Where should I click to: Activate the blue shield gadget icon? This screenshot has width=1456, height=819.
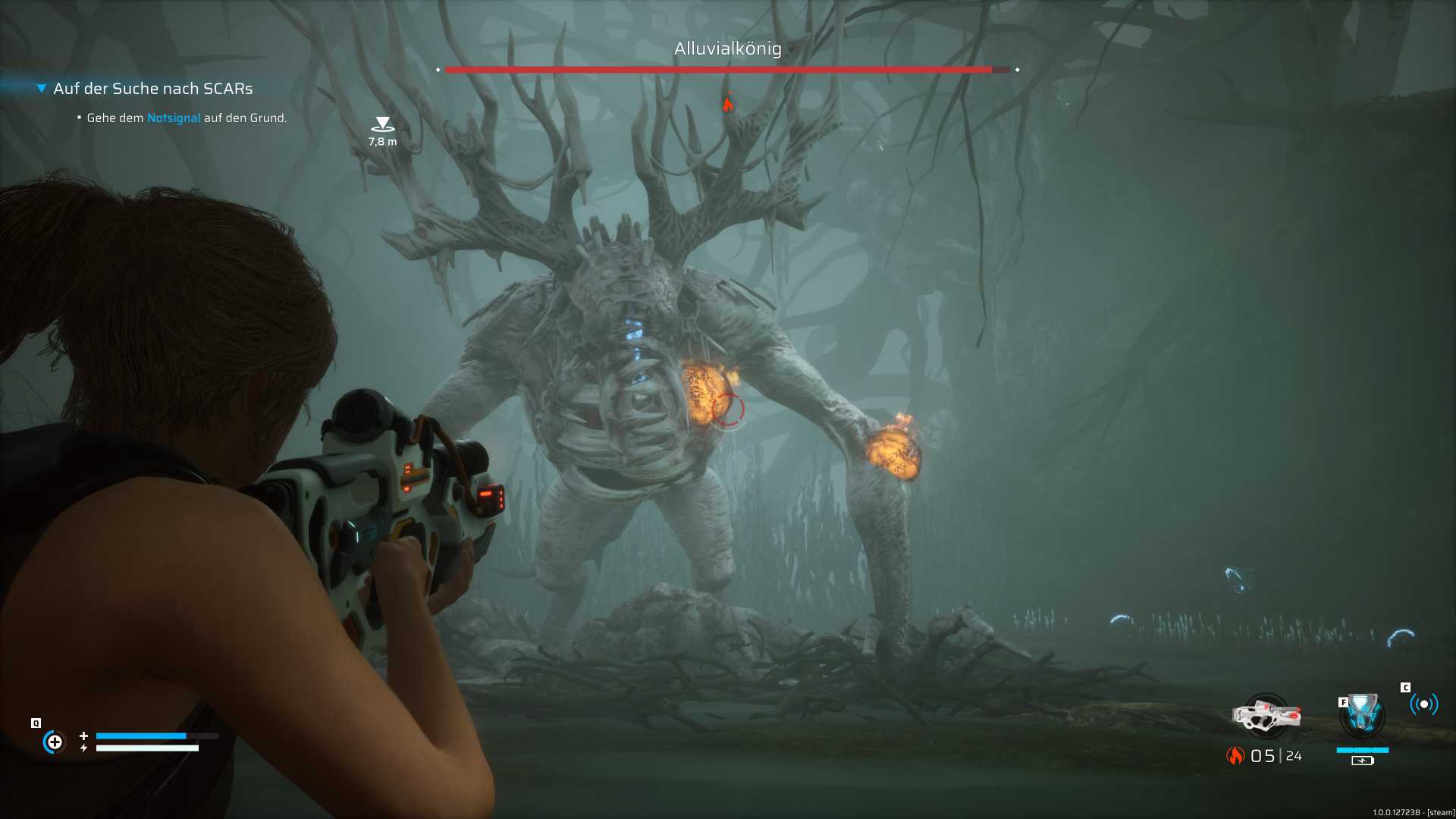click(1363, 714)
